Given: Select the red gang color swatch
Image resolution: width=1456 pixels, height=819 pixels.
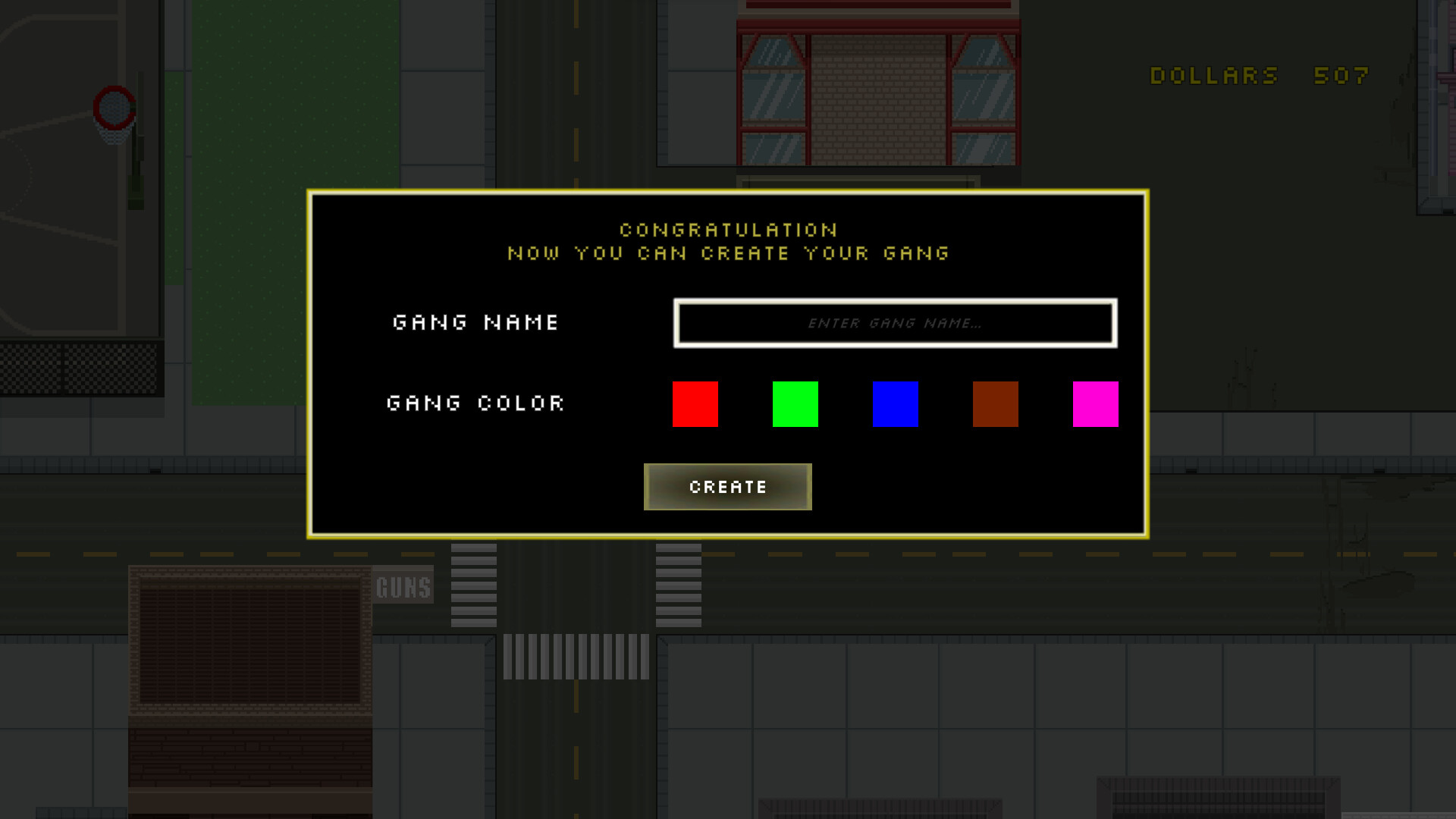Looking at the screenshot, I should 695,403.
